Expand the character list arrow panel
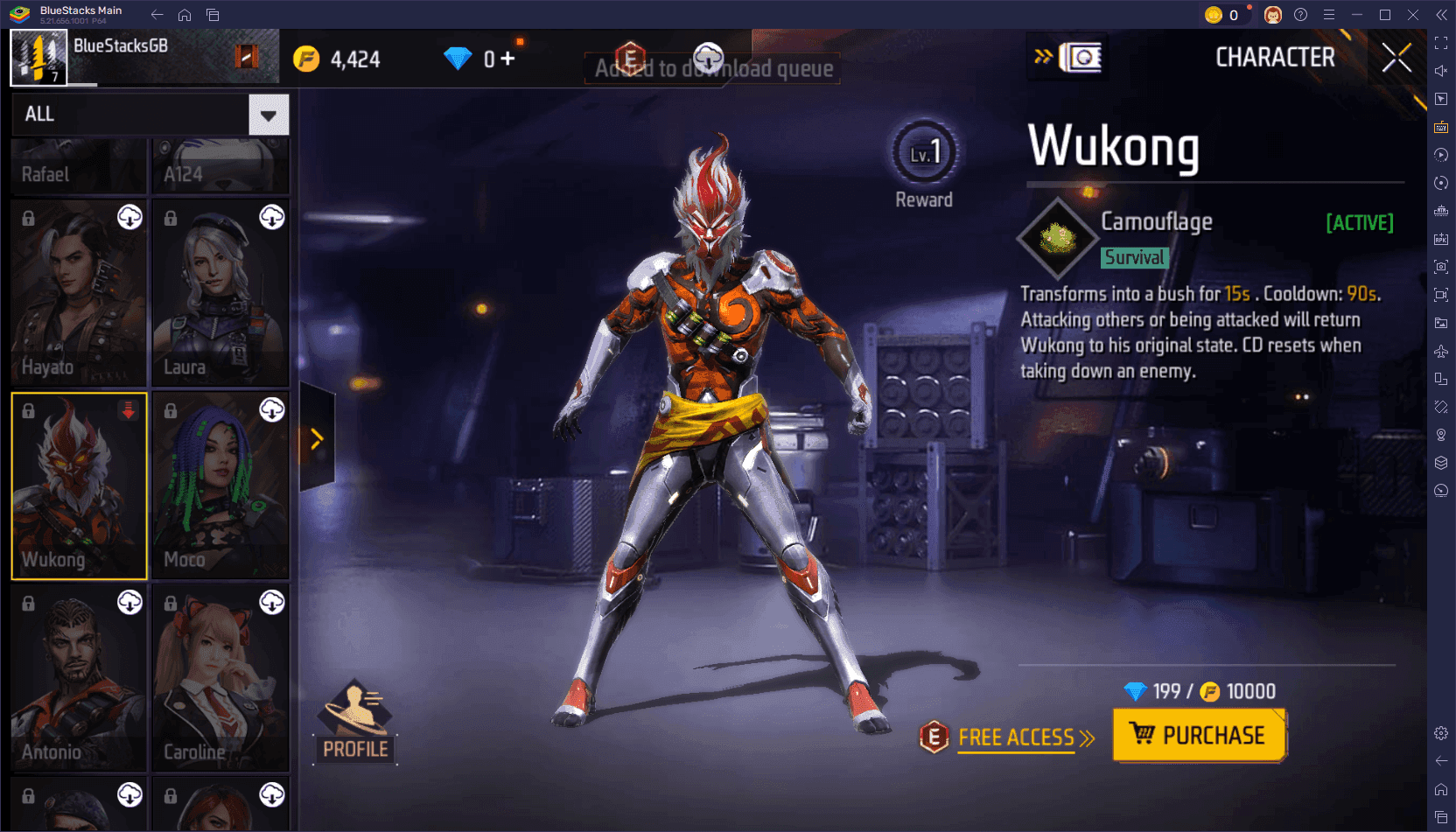The width and height of the screenshot is (1456, 832). [317, 438]
